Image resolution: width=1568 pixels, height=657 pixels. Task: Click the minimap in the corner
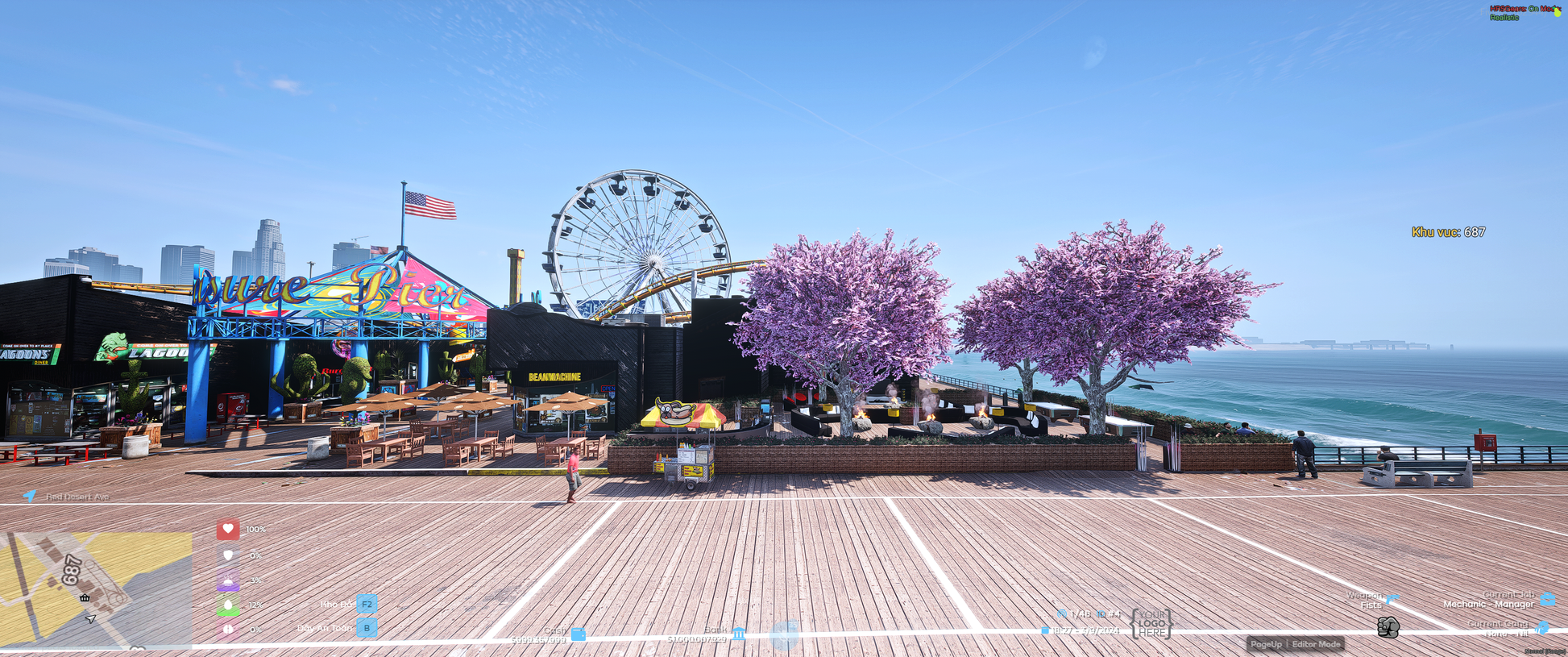point(95,588)
